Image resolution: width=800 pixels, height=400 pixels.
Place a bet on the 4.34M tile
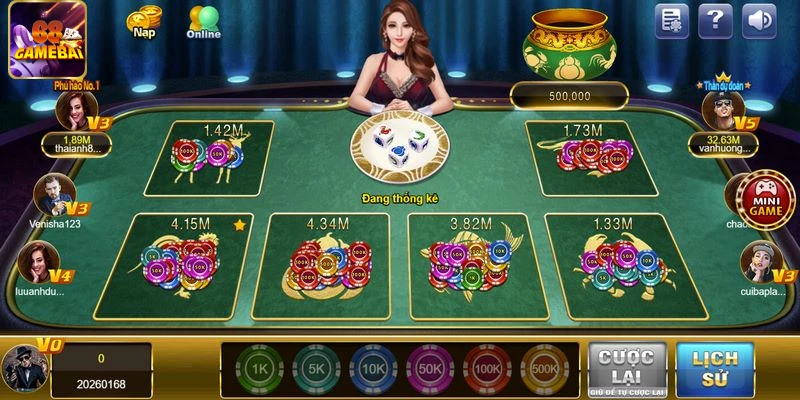pos(325,265)
